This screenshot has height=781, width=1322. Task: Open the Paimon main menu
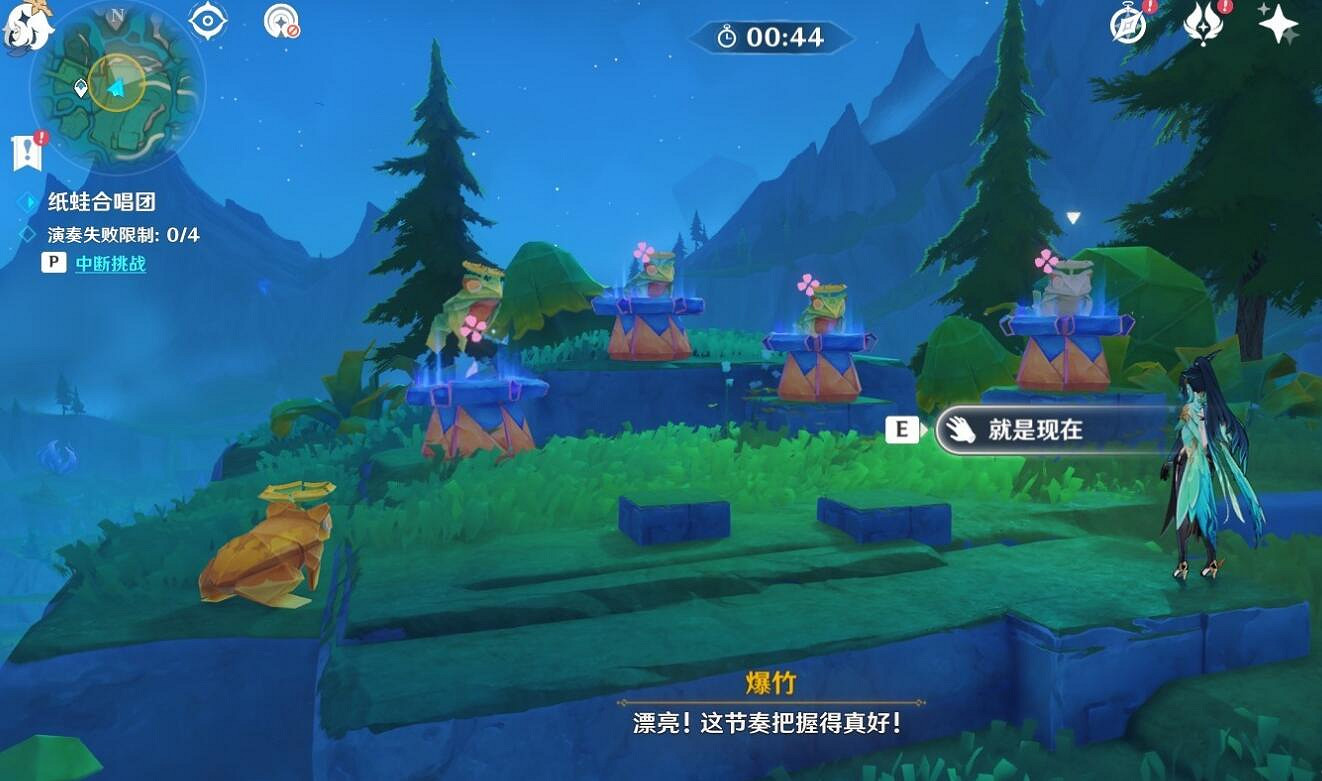tap(26, 26)
